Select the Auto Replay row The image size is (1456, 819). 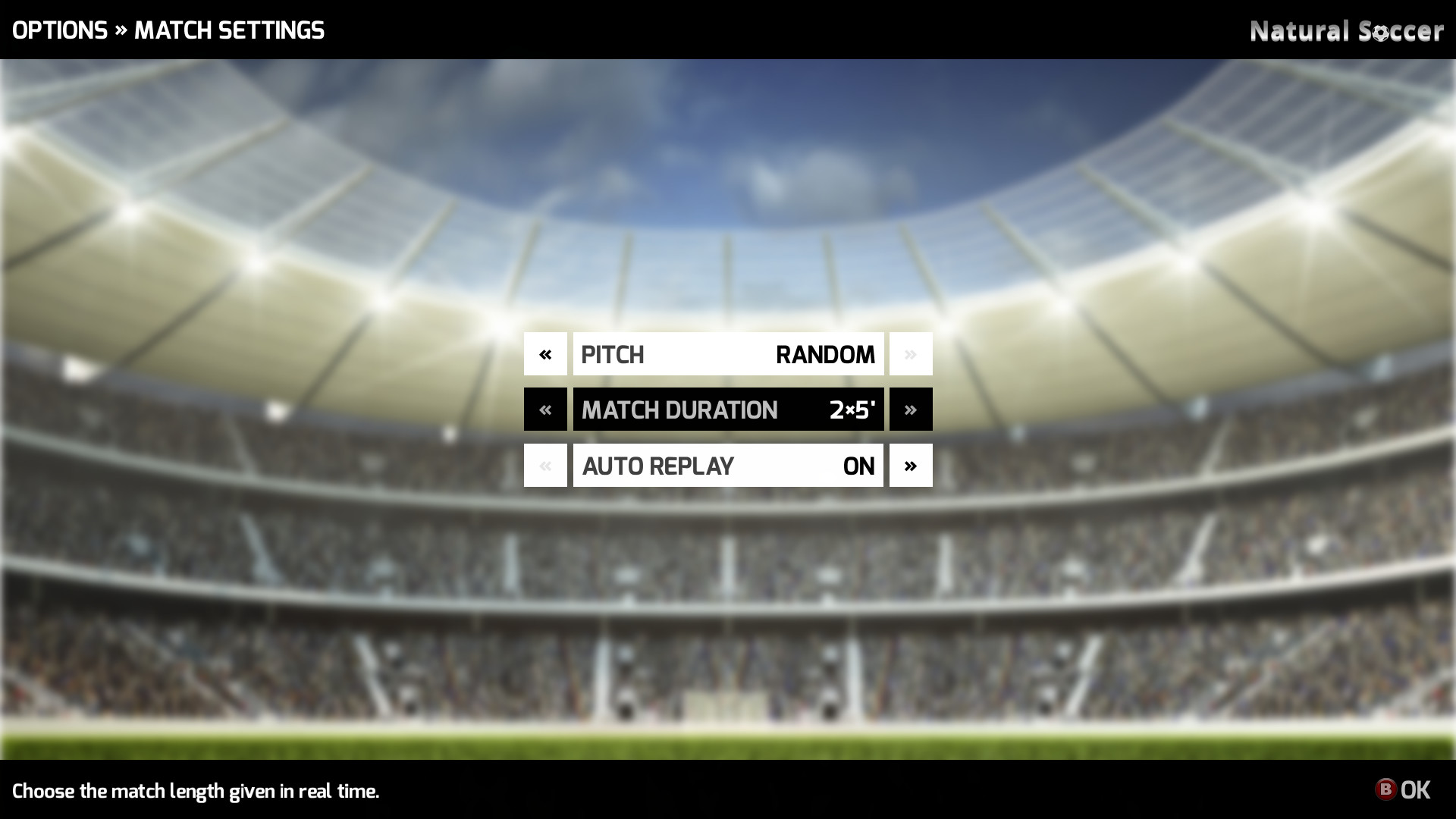728,466
